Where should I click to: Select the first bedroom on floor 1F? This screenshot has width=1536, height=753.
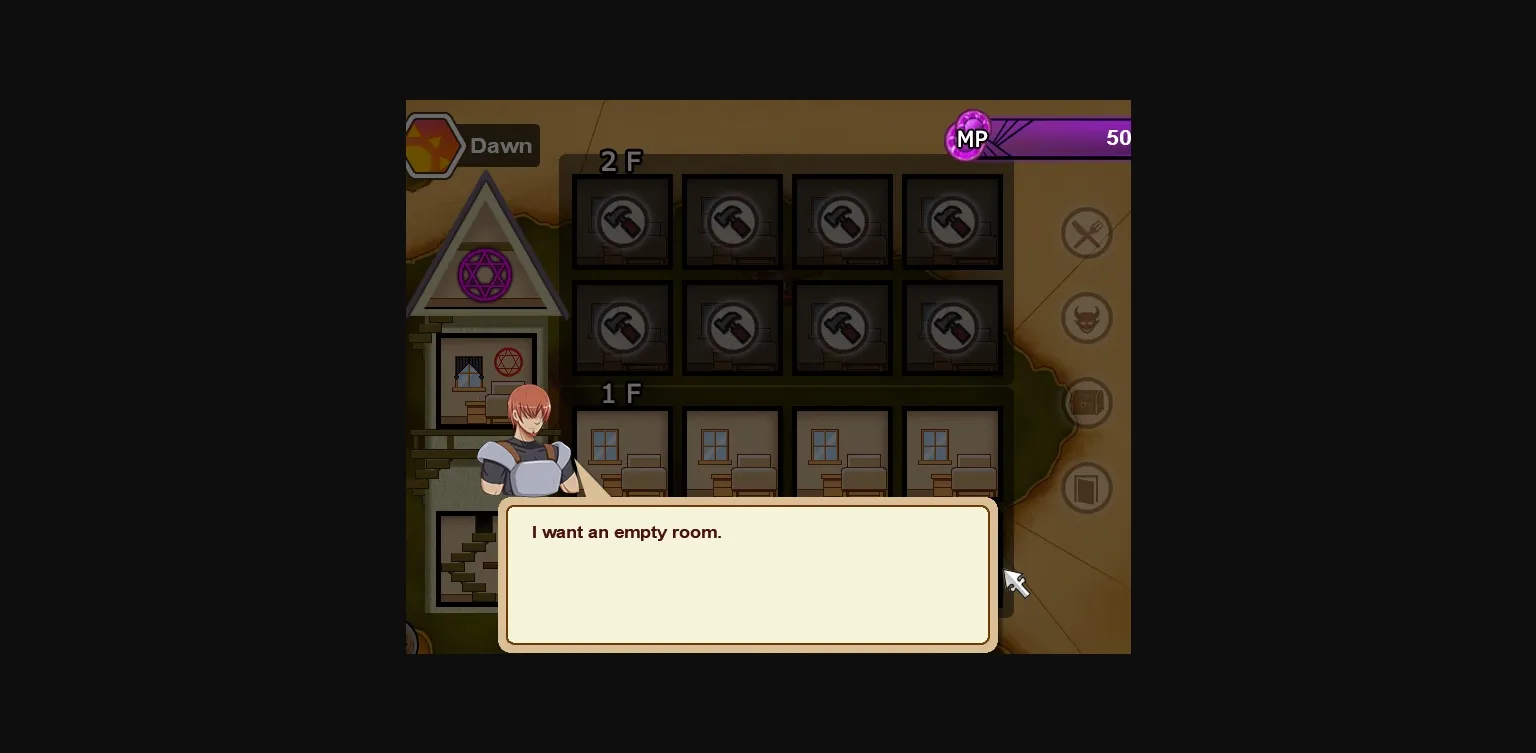[x=621, y=450]
